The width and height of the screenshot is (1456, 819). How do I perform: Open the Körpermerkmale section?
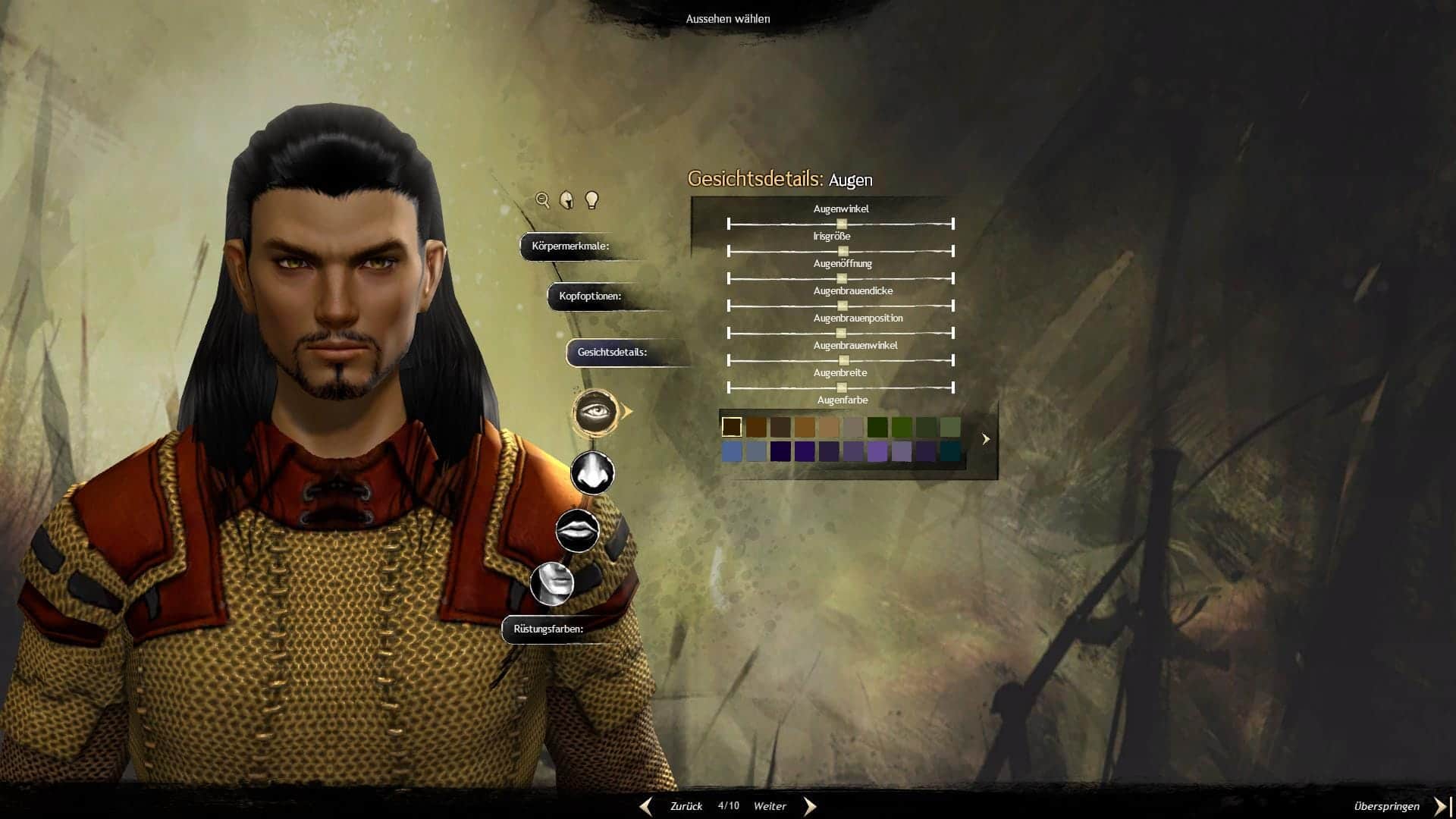click(x=570, y=246)
